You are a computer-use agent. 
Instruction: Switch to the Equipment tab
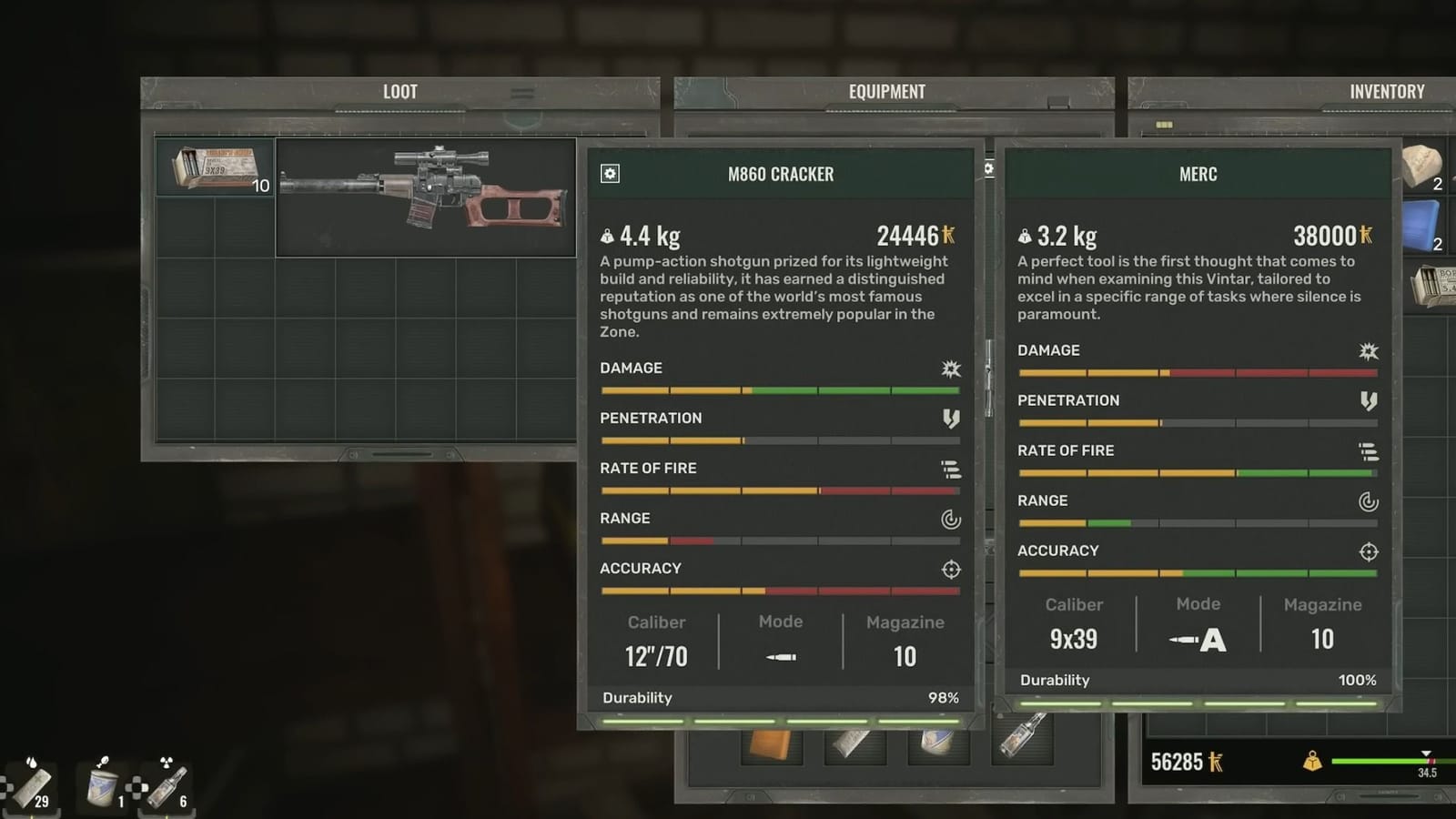[x=886, y=91]
